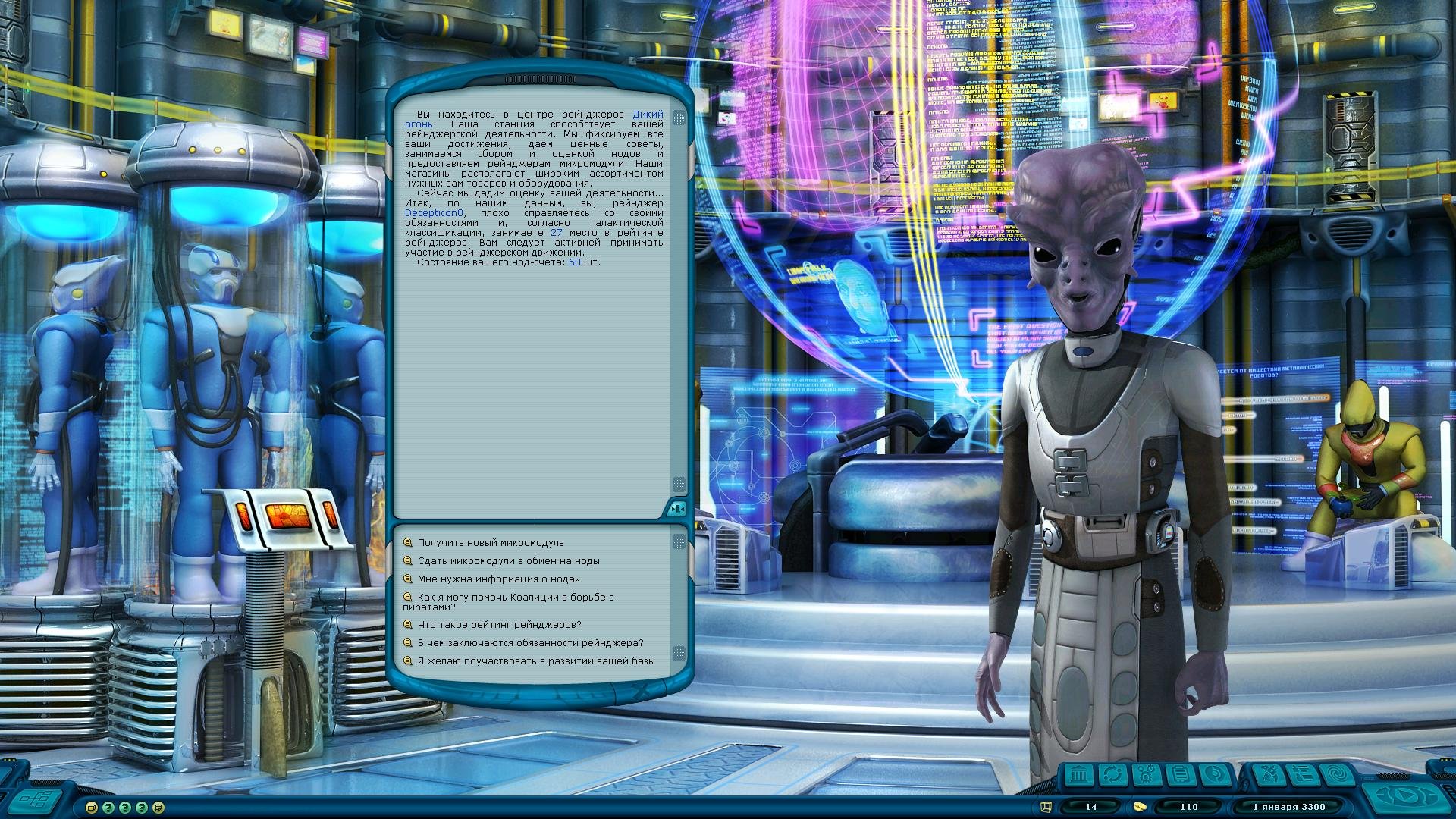Screen dimensions: 1456x819
Task: Open the government building icon button
Action: [x=1079, y=775]
